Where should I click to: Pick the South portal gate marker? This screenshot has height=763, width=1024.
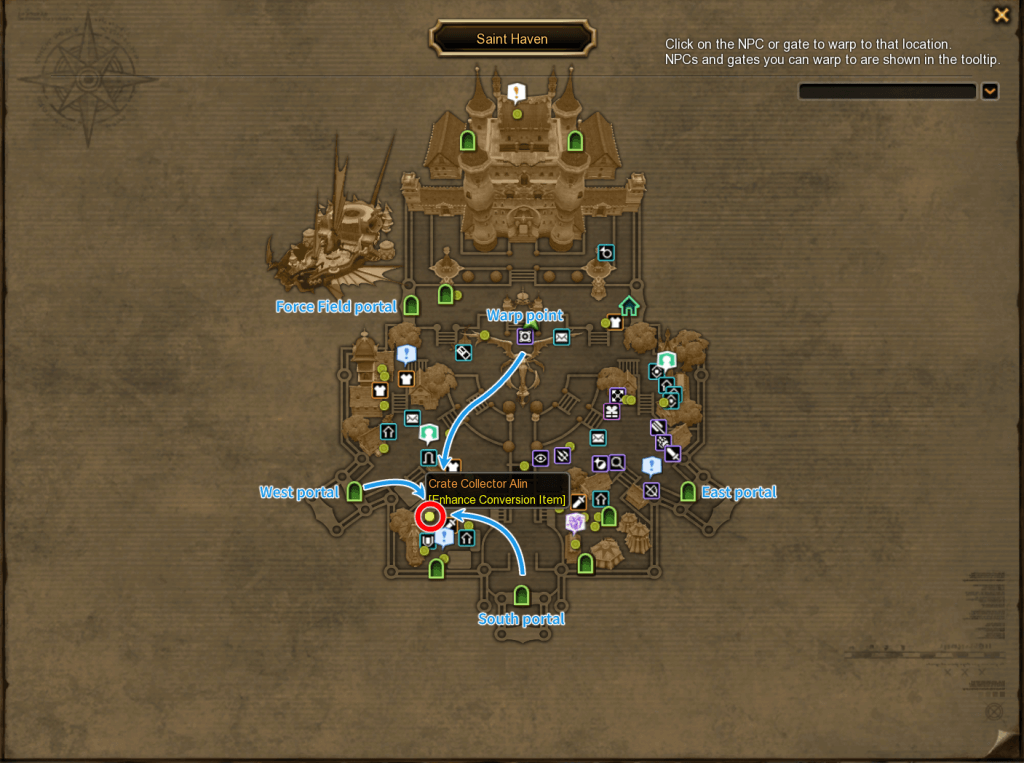[x=521, y=596]
